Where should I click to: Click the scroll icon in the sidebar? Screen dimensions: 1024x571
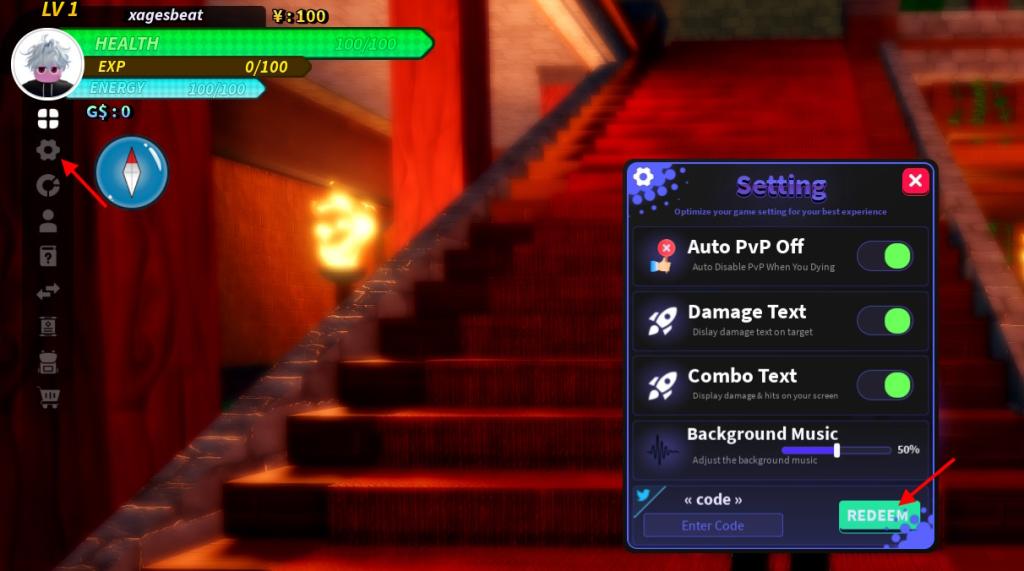point(48,326)
